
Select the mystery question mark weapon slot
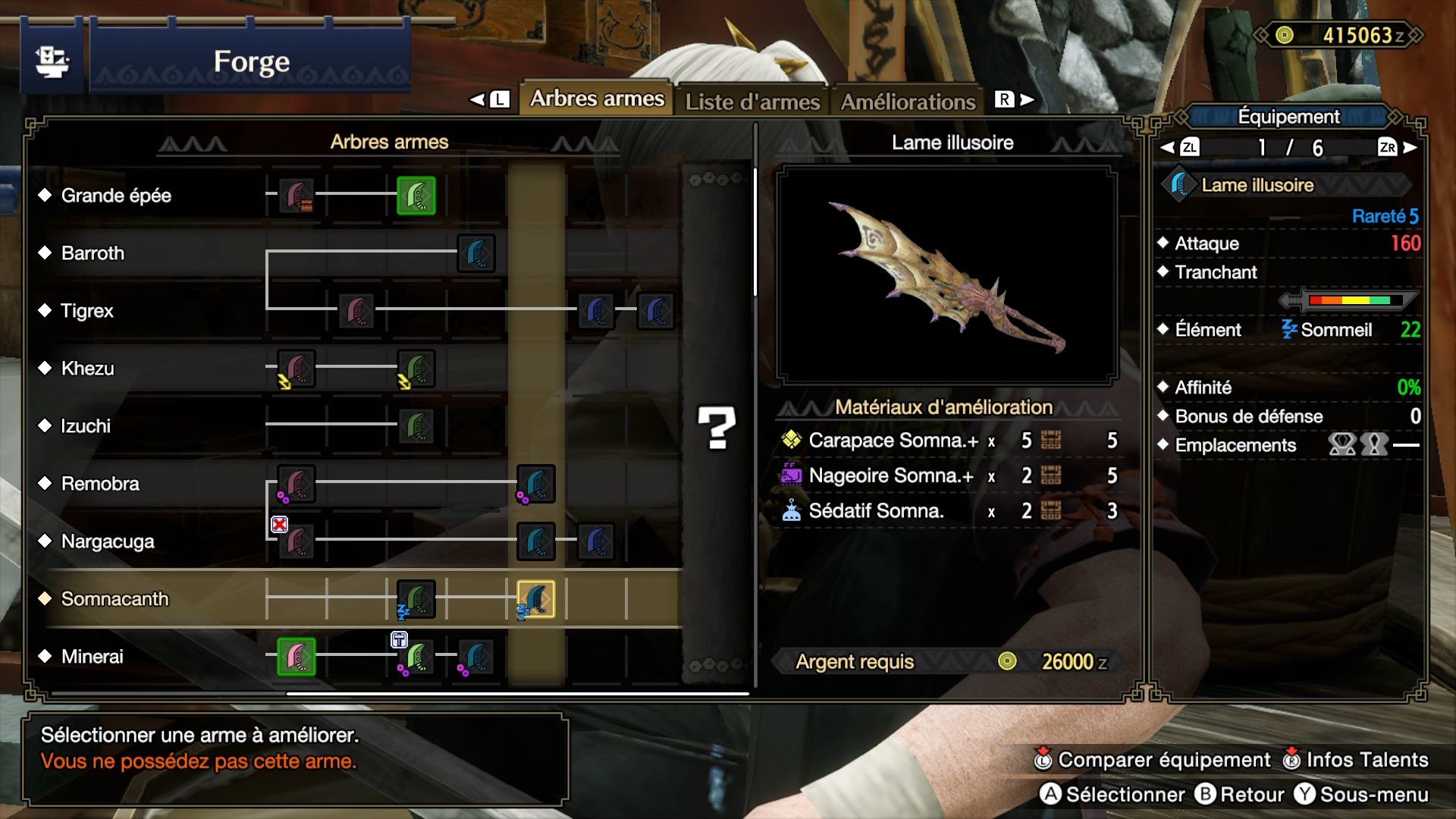[716, 428]
